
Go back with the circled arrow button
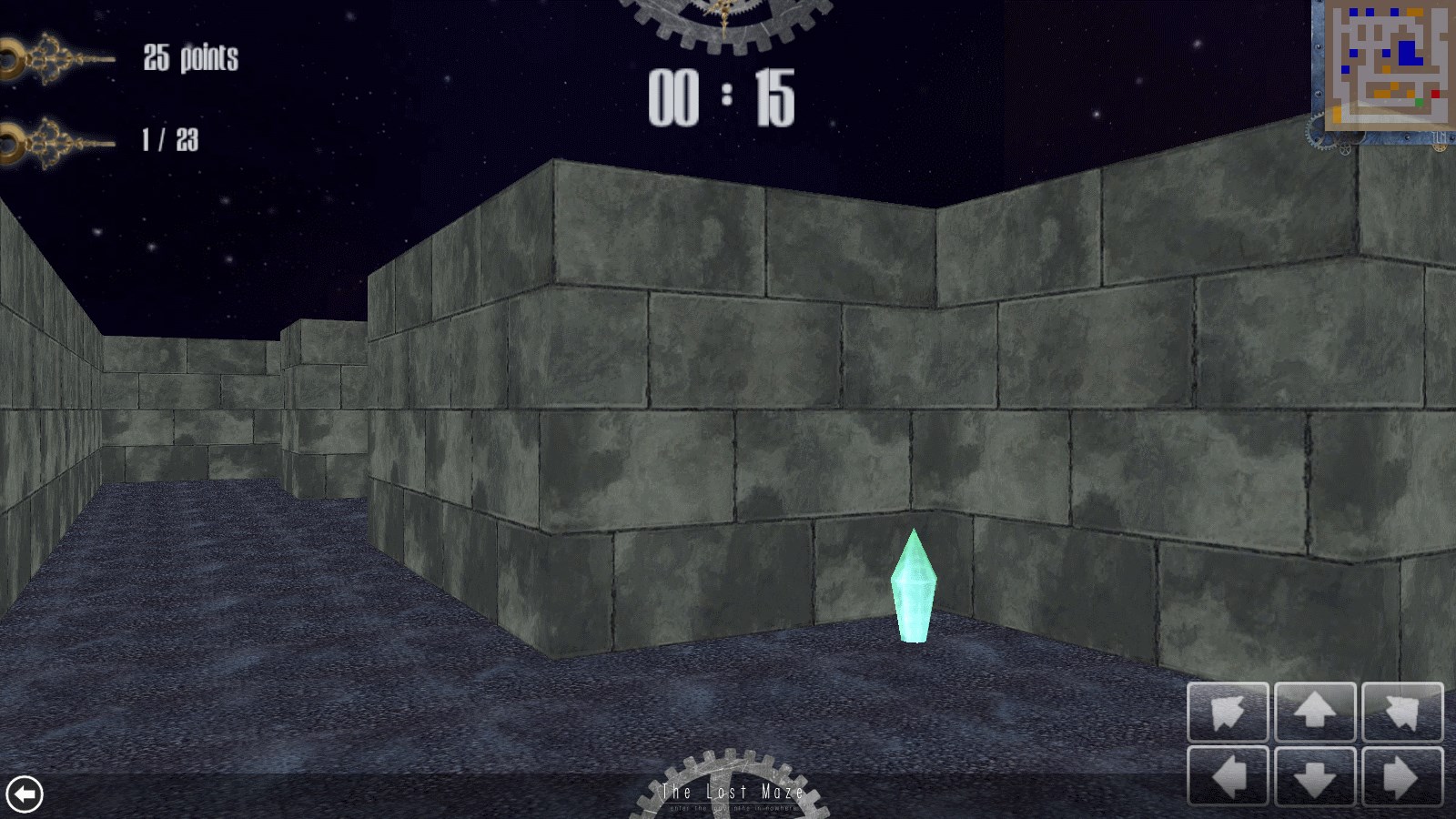(25, 794)
